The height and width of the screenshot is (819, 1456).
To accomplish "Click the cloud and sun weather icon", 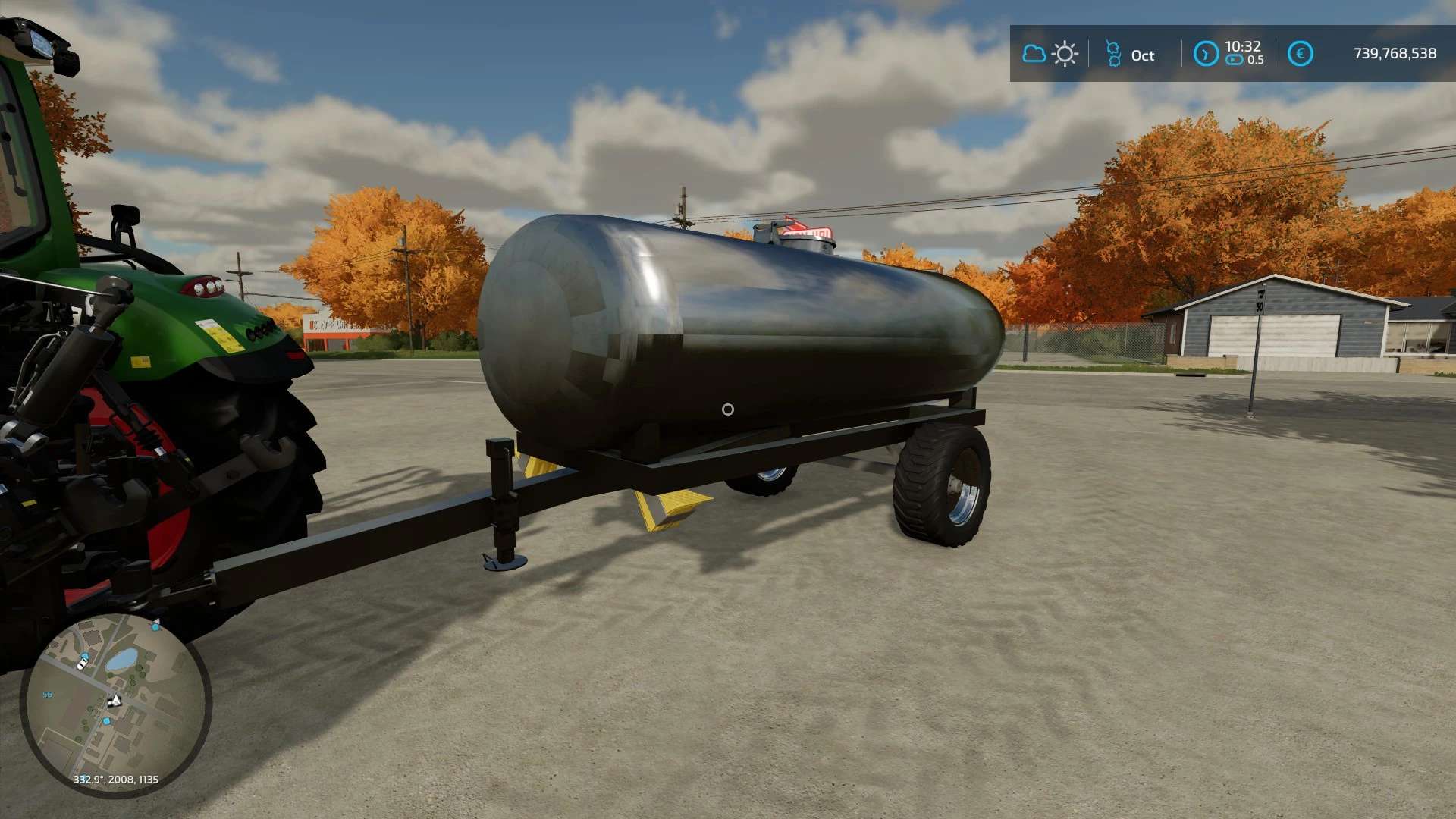I will (1050, 54).
